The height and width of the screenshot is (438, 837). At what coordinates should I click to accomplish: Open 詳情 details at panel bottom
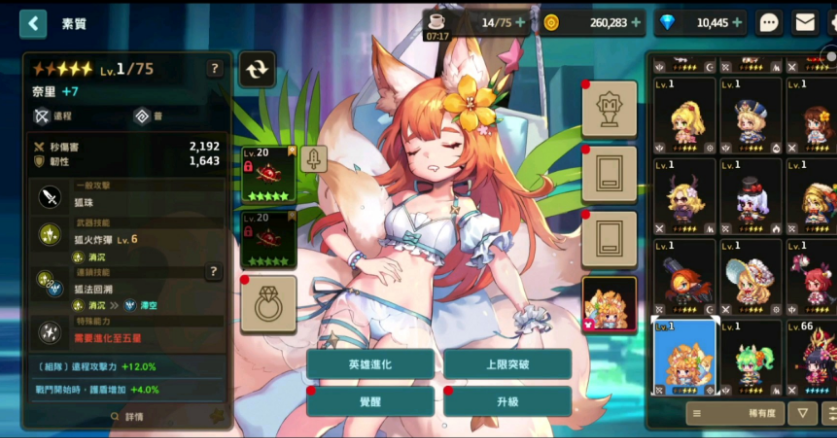point(127,416)
